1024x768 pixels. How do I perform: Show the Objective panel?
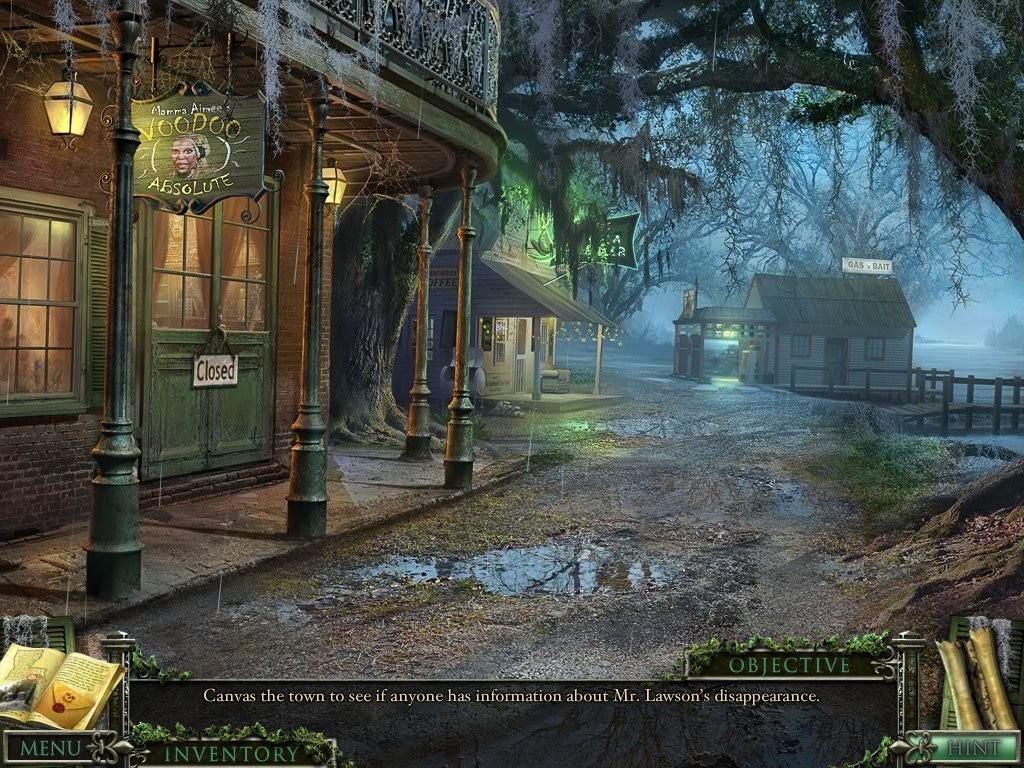click(789, 665)
